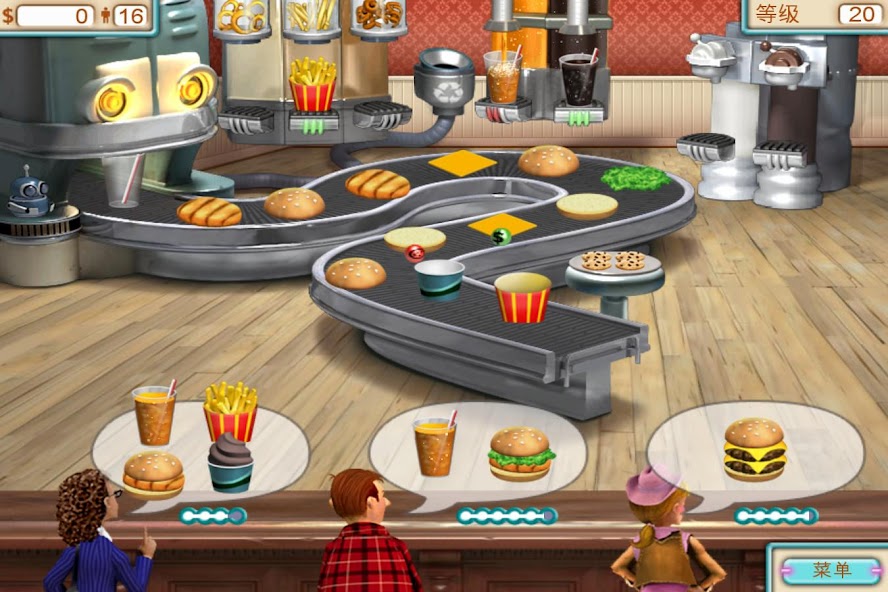888x592 pixels.
Task: Pick up the lettuce on the conveyor
Action: (634, 179)
